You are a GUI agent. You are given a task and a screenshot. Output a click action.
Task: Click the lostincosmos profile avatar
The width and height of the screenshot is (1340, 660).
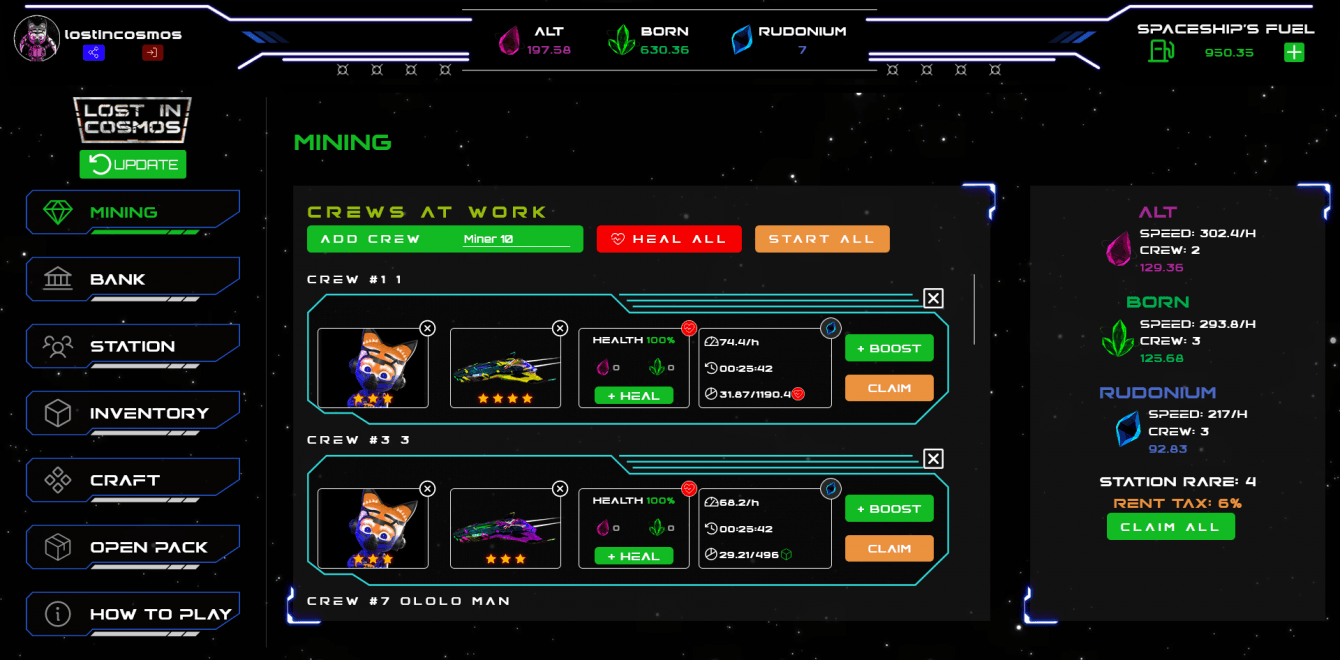pos(37,38)
